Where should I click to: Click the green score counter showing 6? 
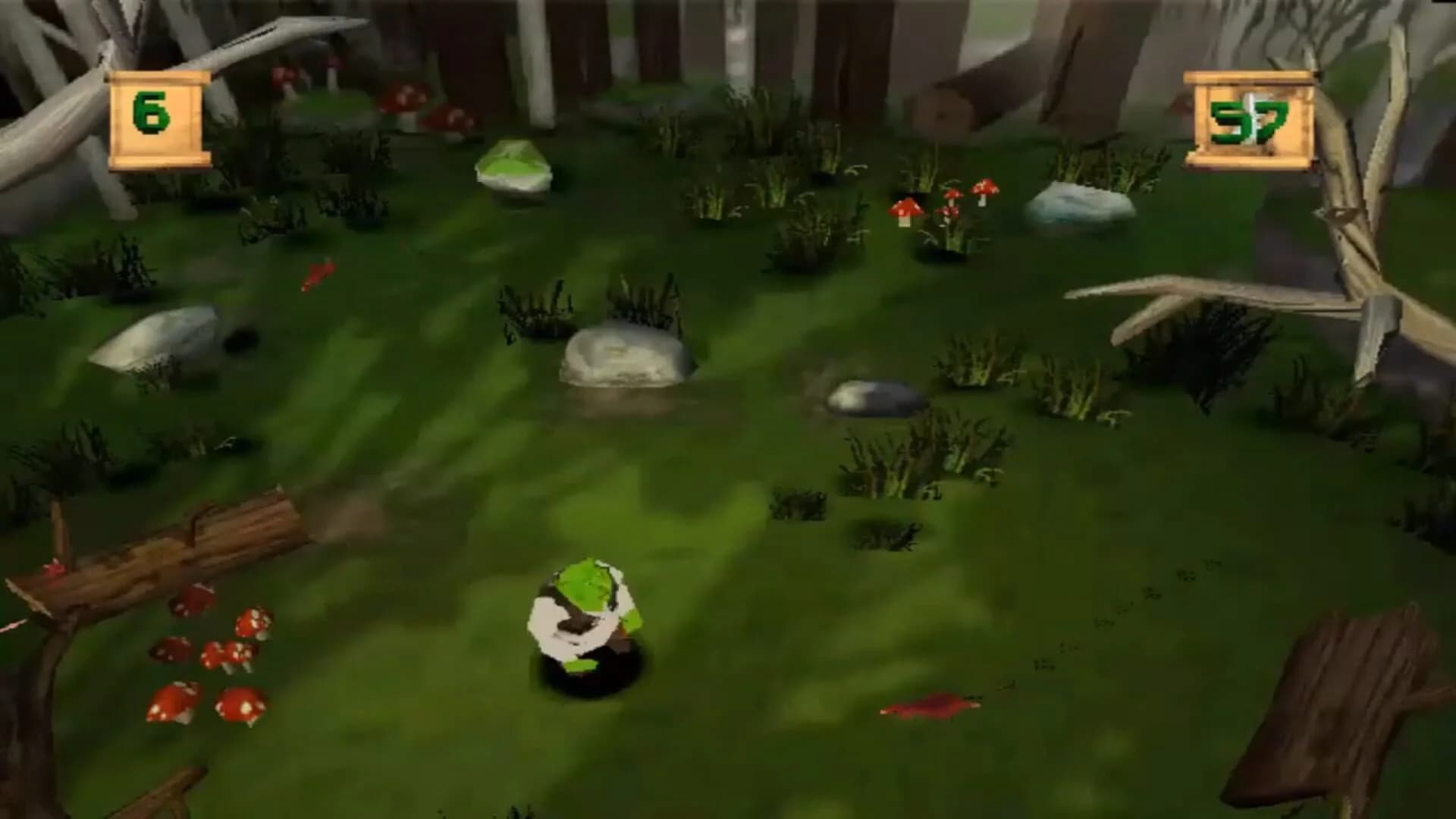152,114
